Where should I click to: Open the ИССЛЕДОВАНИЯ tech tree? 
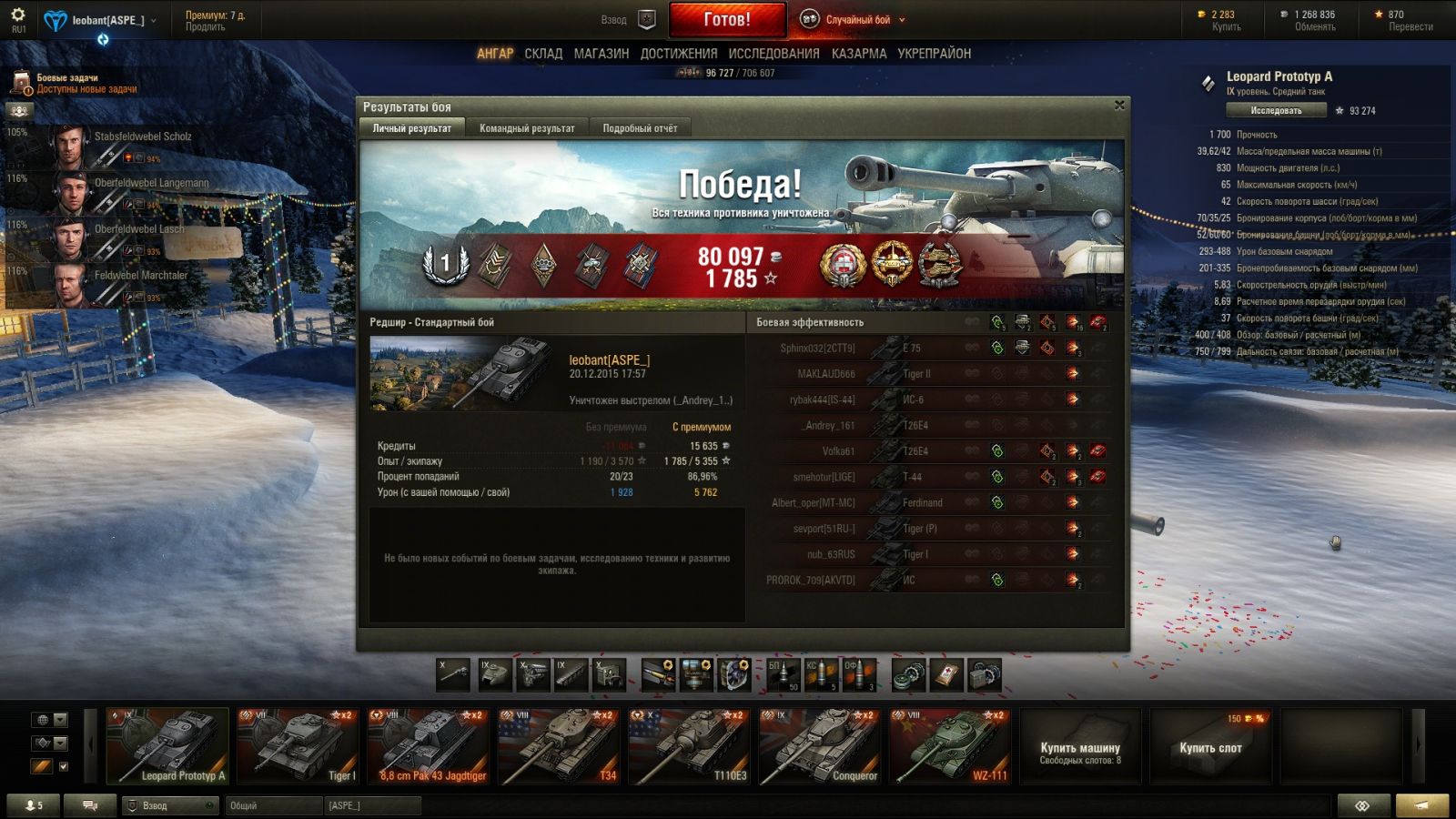click(x=773, y=54)
